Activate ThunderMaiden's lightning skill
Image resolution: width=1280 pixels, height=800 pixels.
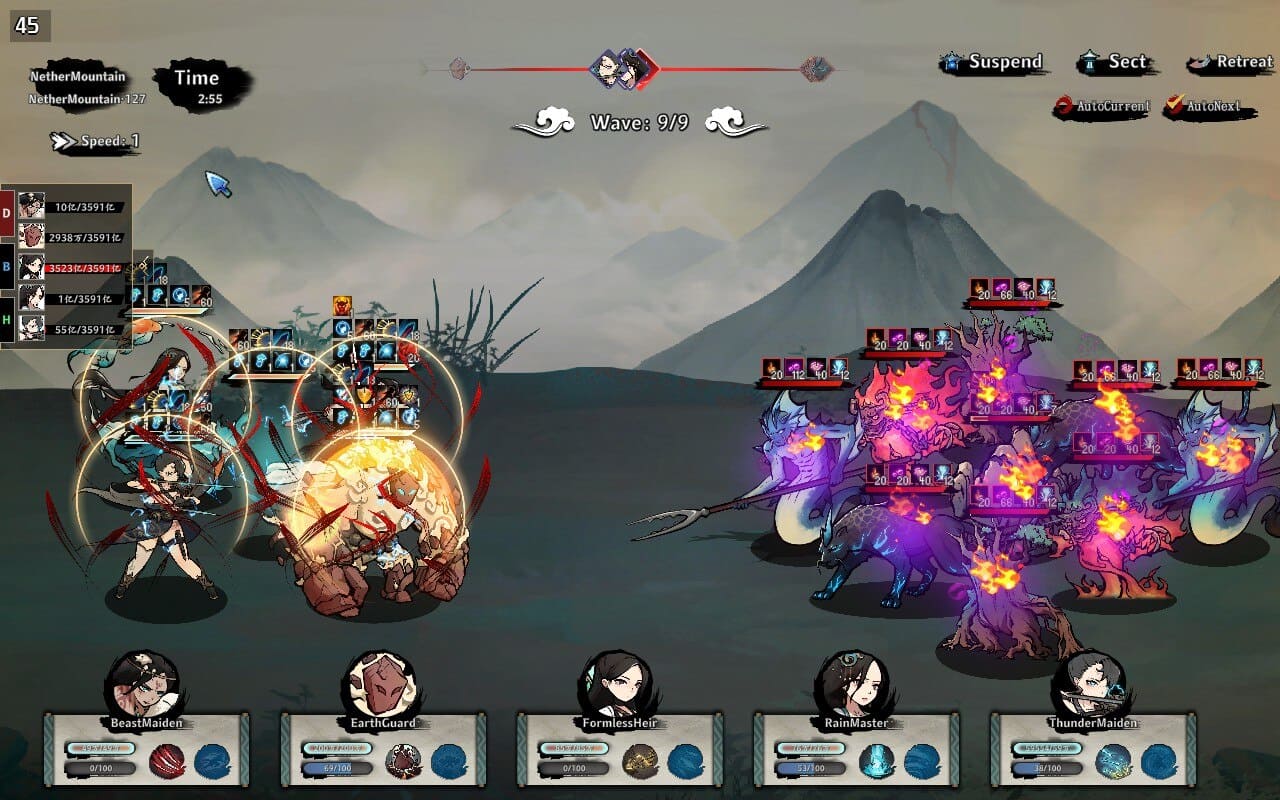(1113, 761)
